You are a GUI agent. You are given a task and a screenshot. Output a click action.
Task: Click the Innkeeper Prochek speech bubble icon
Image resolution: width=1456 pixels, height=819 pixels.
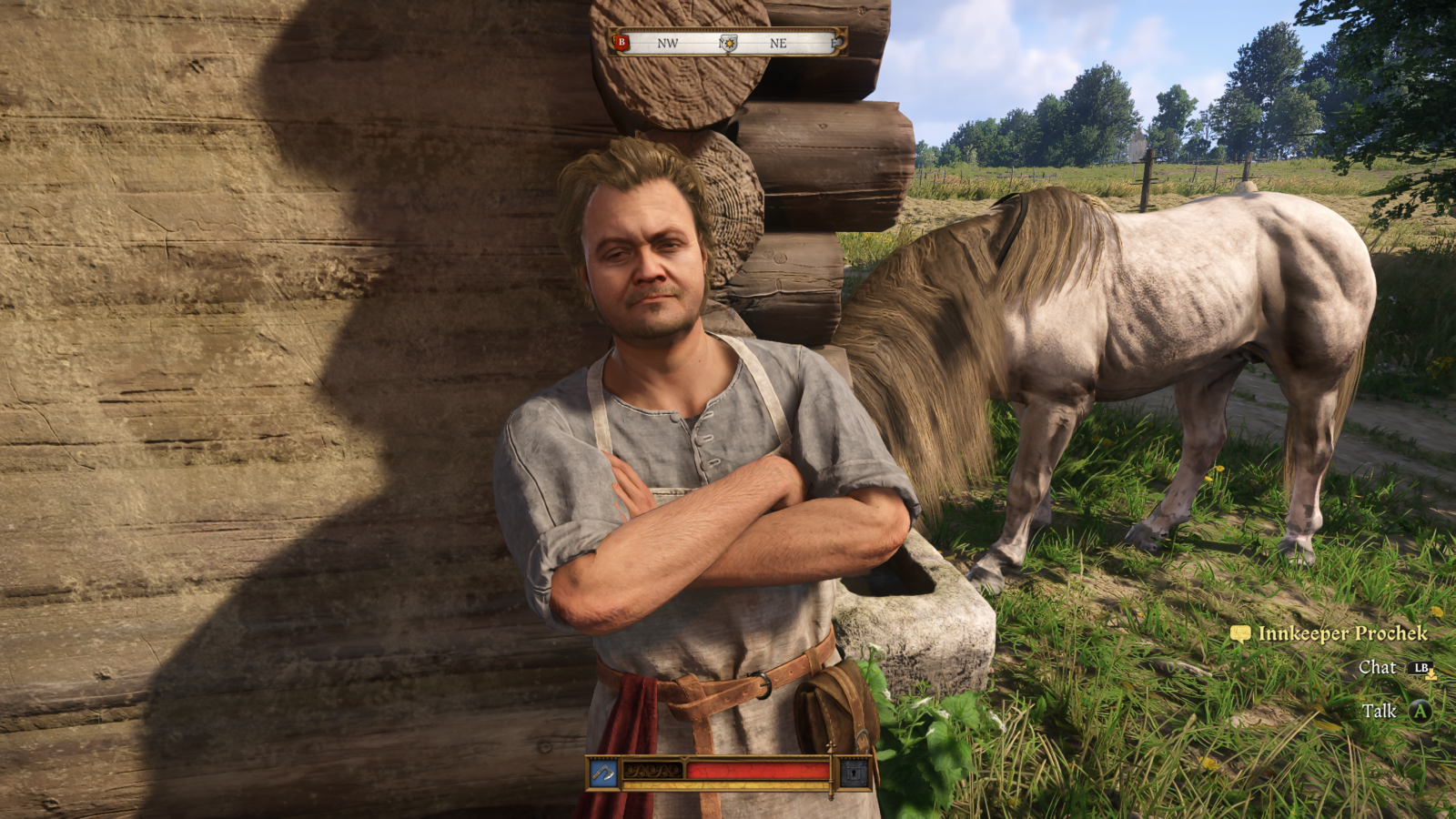point(1240,634)
